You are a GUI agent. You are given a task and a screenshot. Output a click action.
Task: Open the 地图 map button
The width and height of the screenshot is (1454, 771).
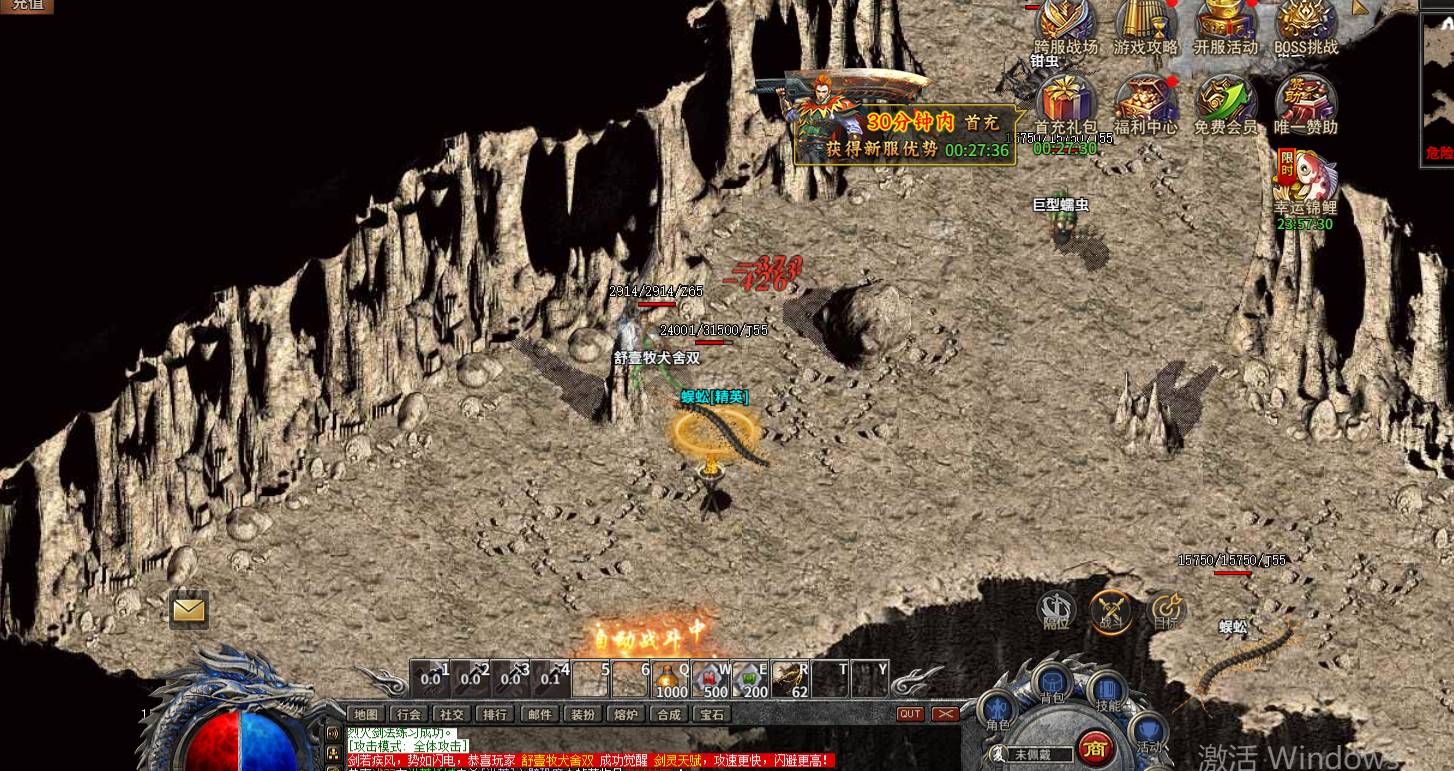tap(367, 714)
